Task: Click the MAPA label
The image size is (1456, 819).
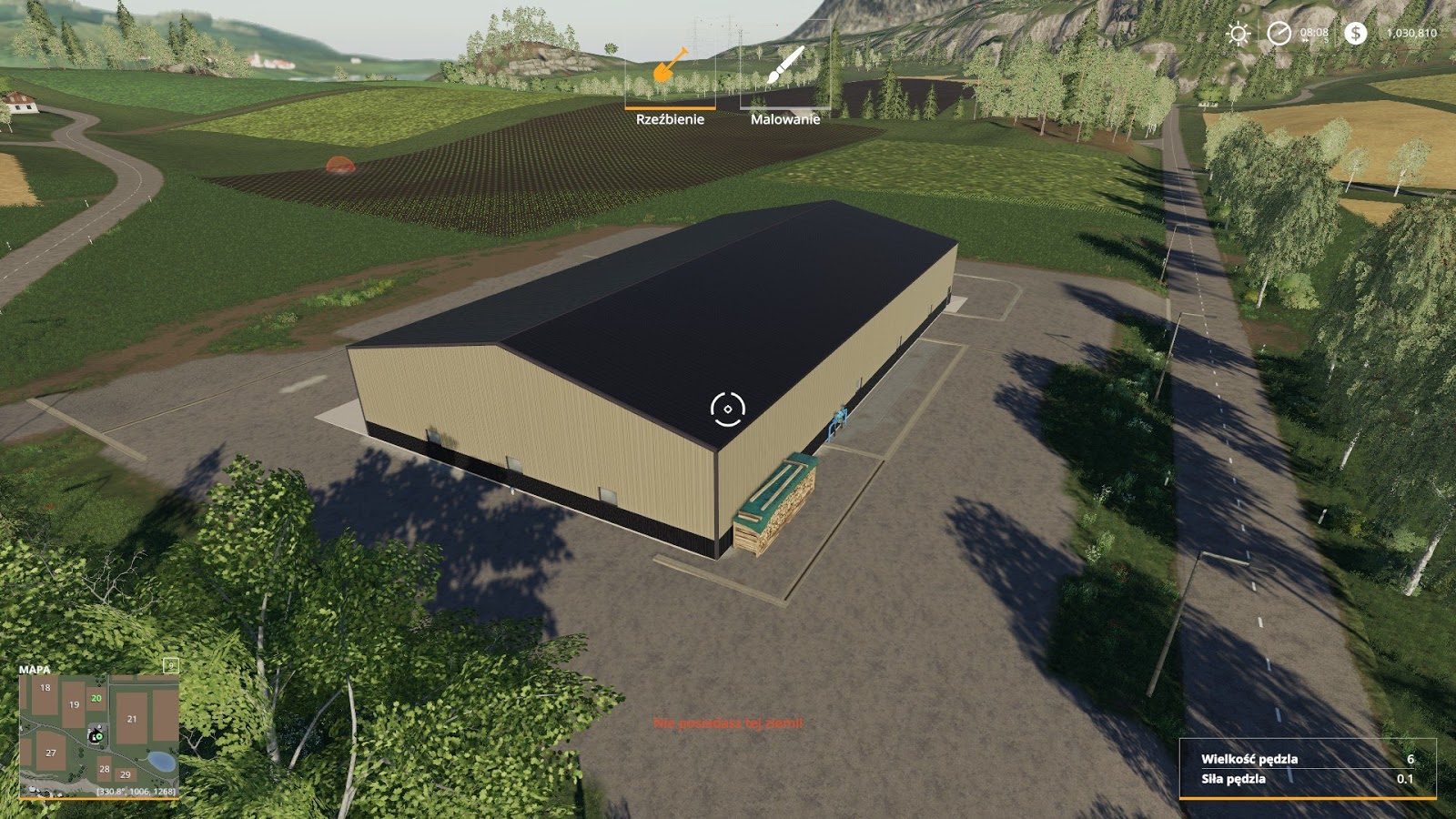Action: pyautogui.click(x=34, y=671)
